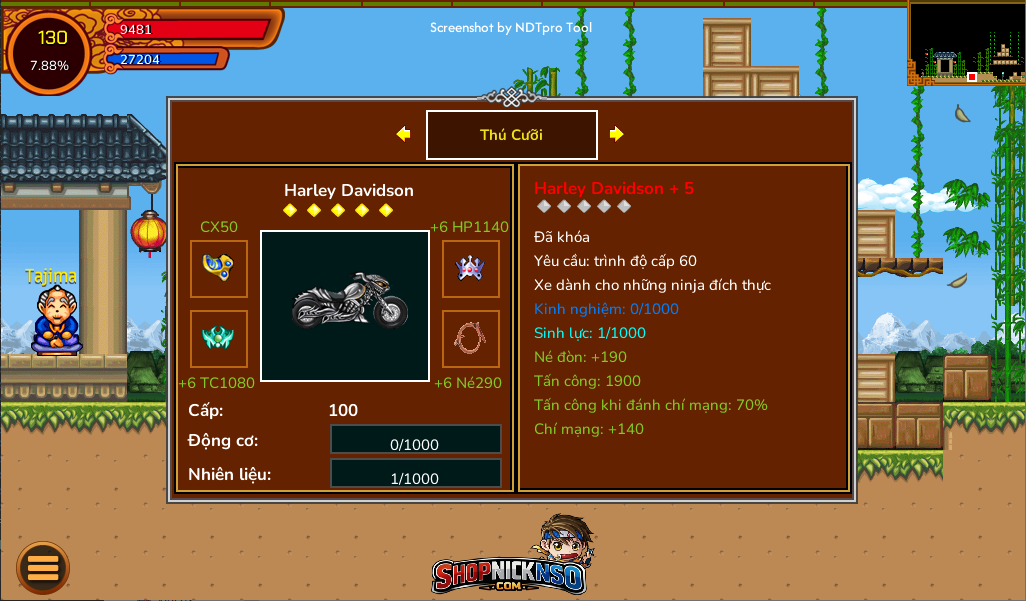
Task: Select the +6 HP1140 equipment slot
Action: (471, 269)
